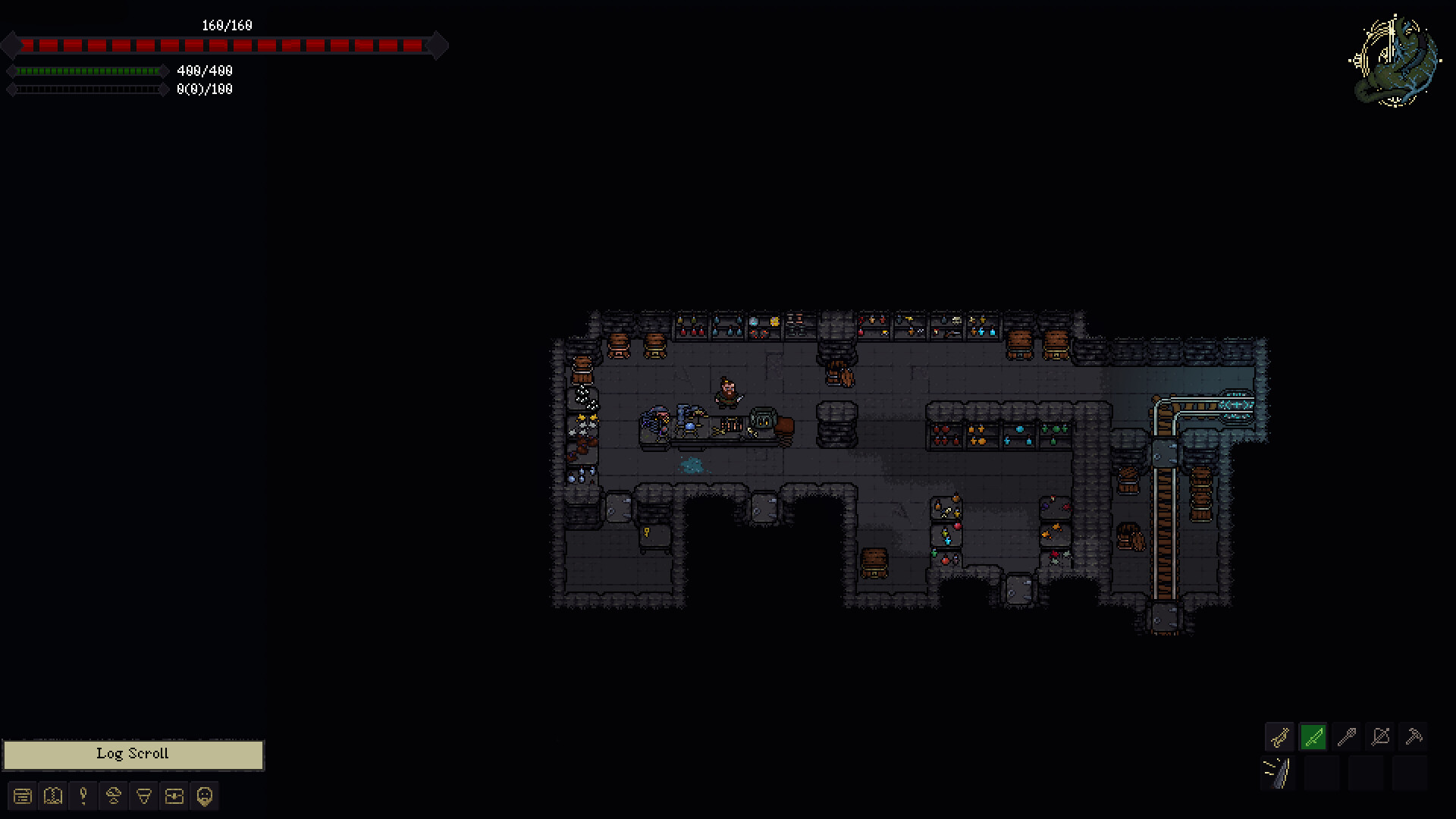Select the dark horn item in the lower hotbar row
1456x819 pixels.
pyautogui.click(x=1279, y=770)
